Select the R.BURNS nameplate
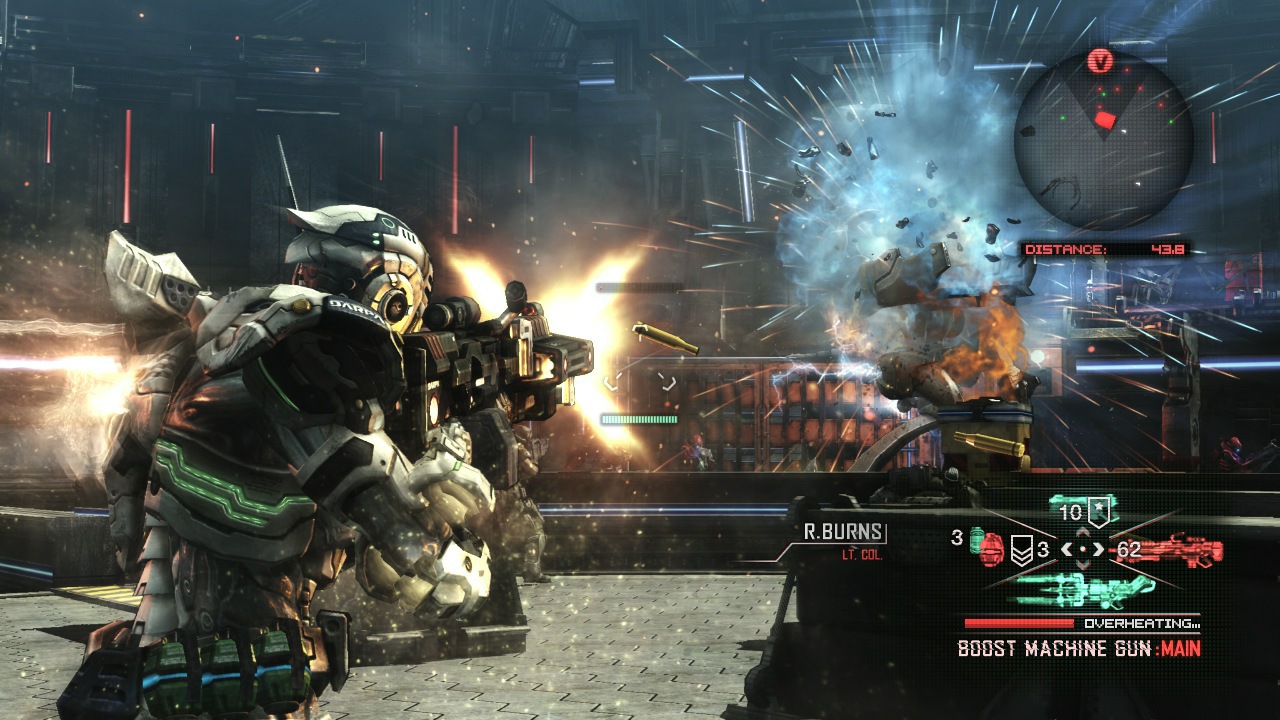1280x720 pixels. pyautogui.click(x=843, y=532)
